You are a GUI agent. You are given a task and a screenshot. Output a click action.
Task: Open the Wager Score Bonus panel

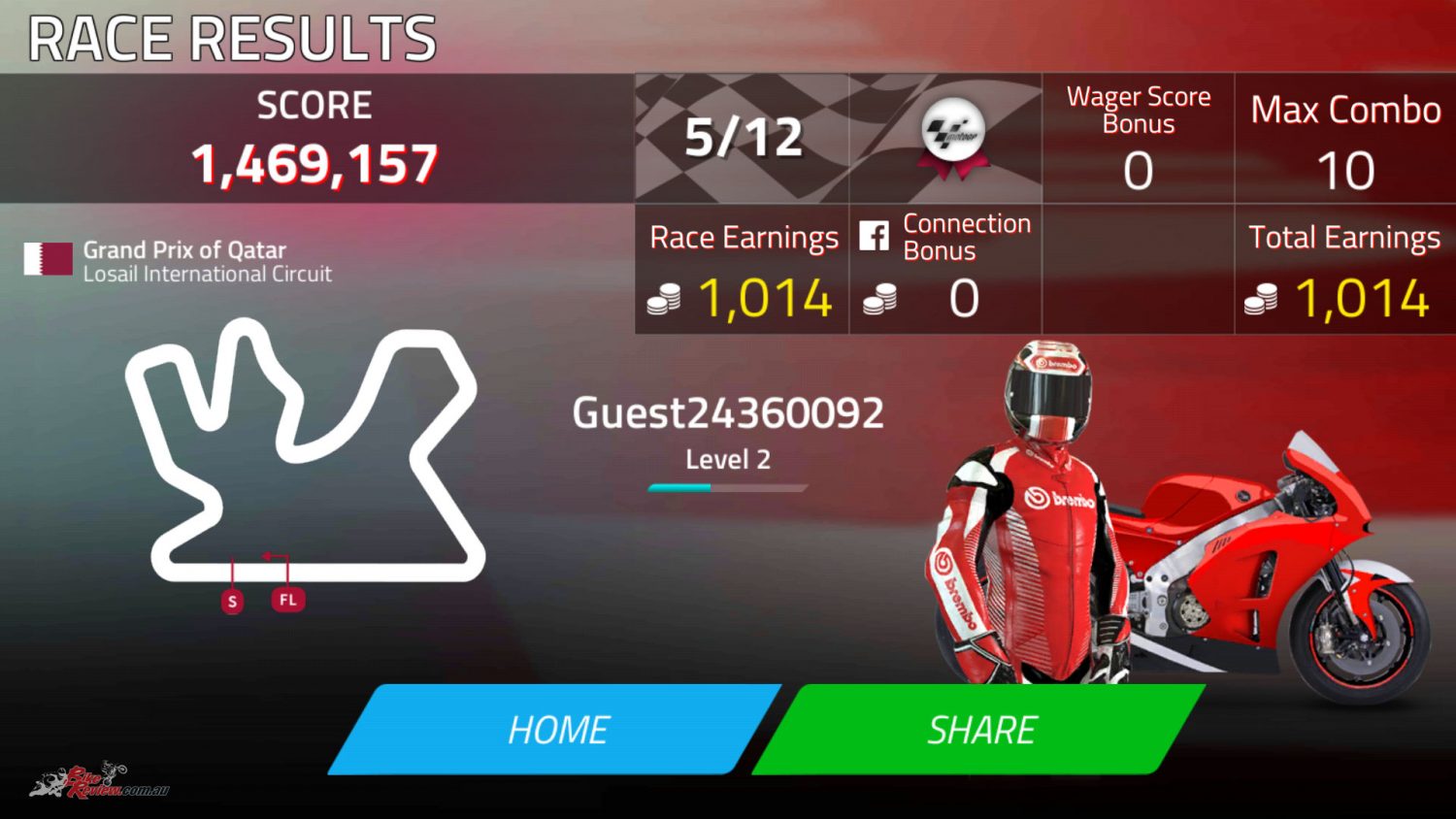(1138, 138)
